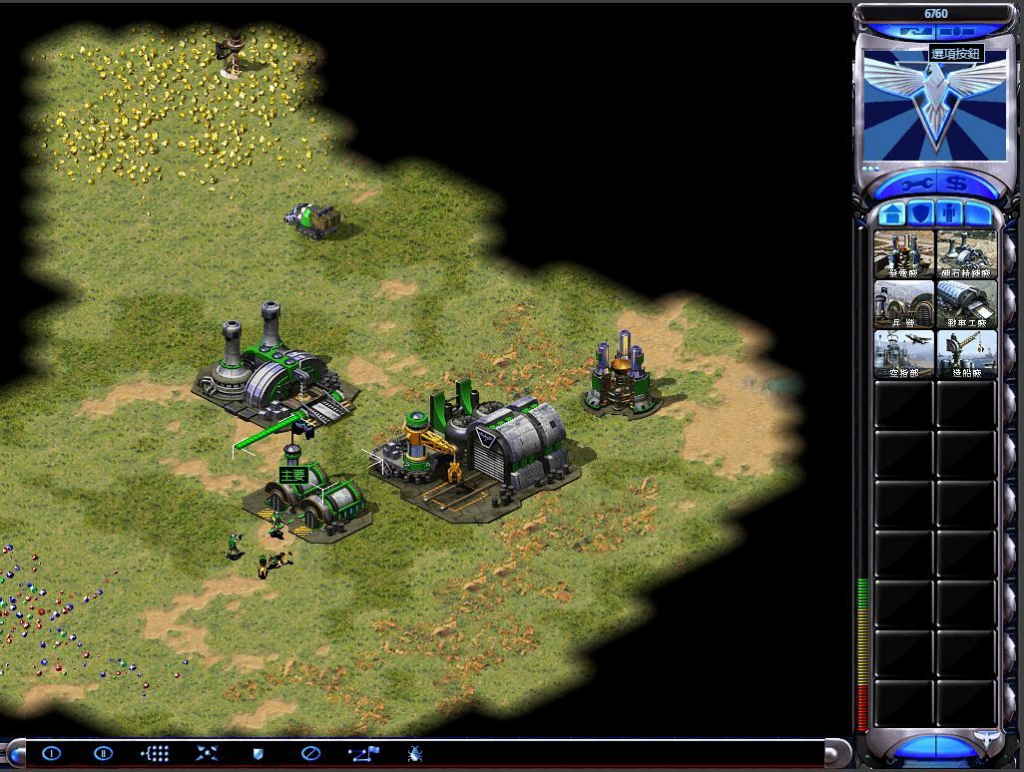Issue the guard shield command

pyautogui.click(x=258, y=753)
